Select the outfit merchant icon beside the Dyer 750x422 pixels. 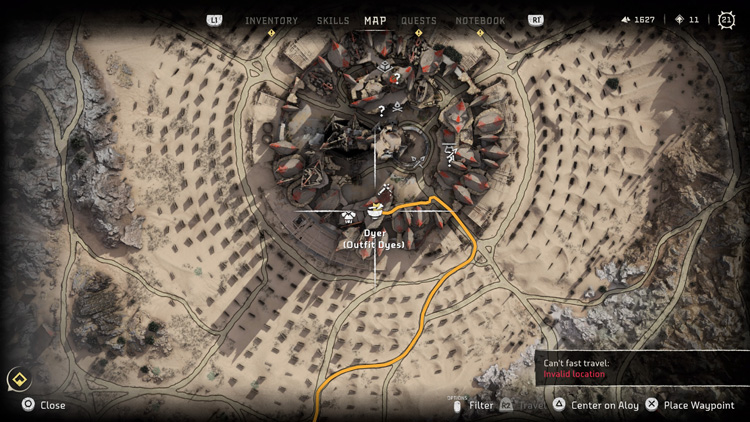click(348, 213)
